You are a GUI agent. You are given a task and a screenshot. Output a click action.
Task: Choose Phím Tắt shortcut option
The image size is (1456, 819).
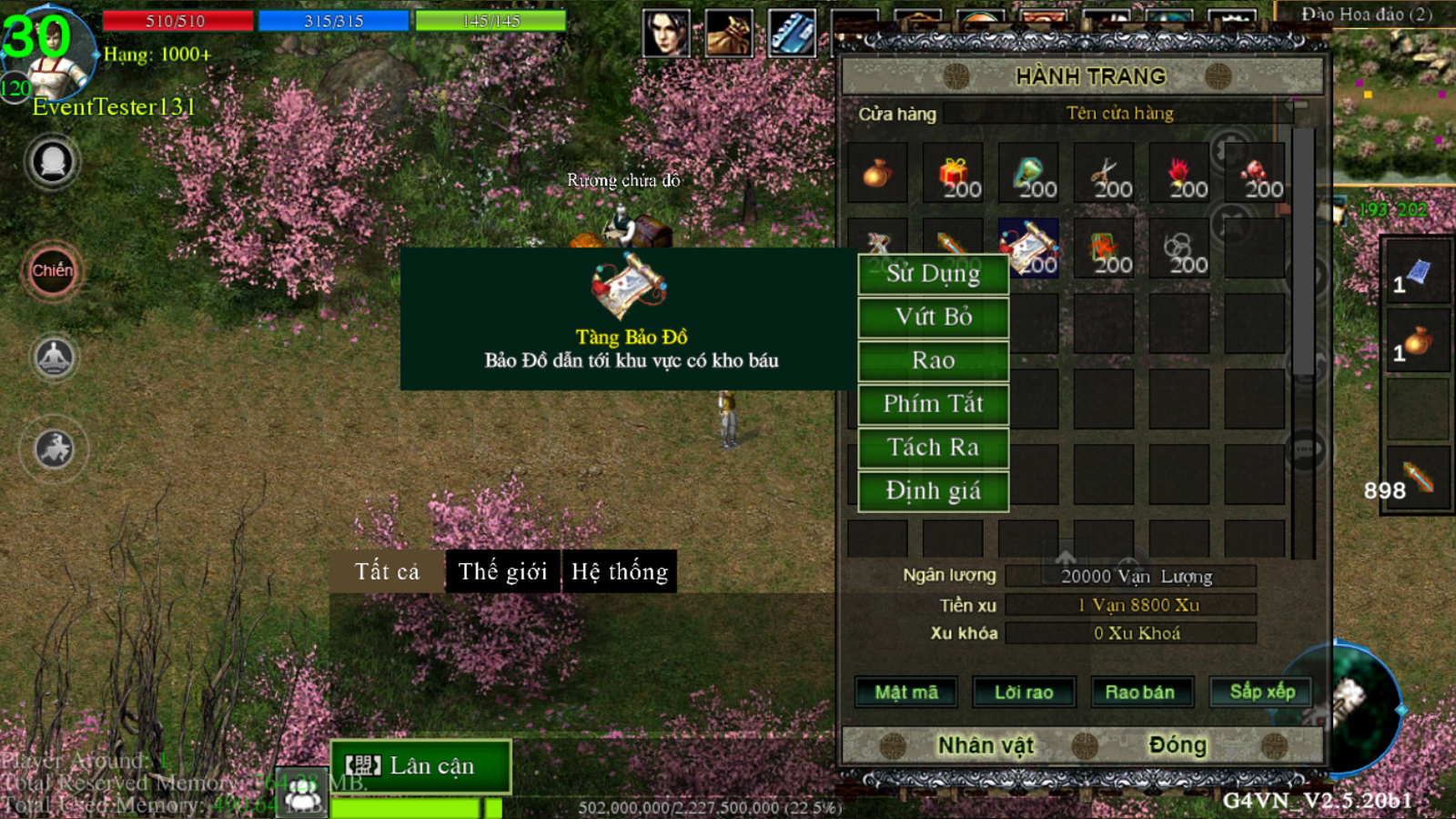933,404
